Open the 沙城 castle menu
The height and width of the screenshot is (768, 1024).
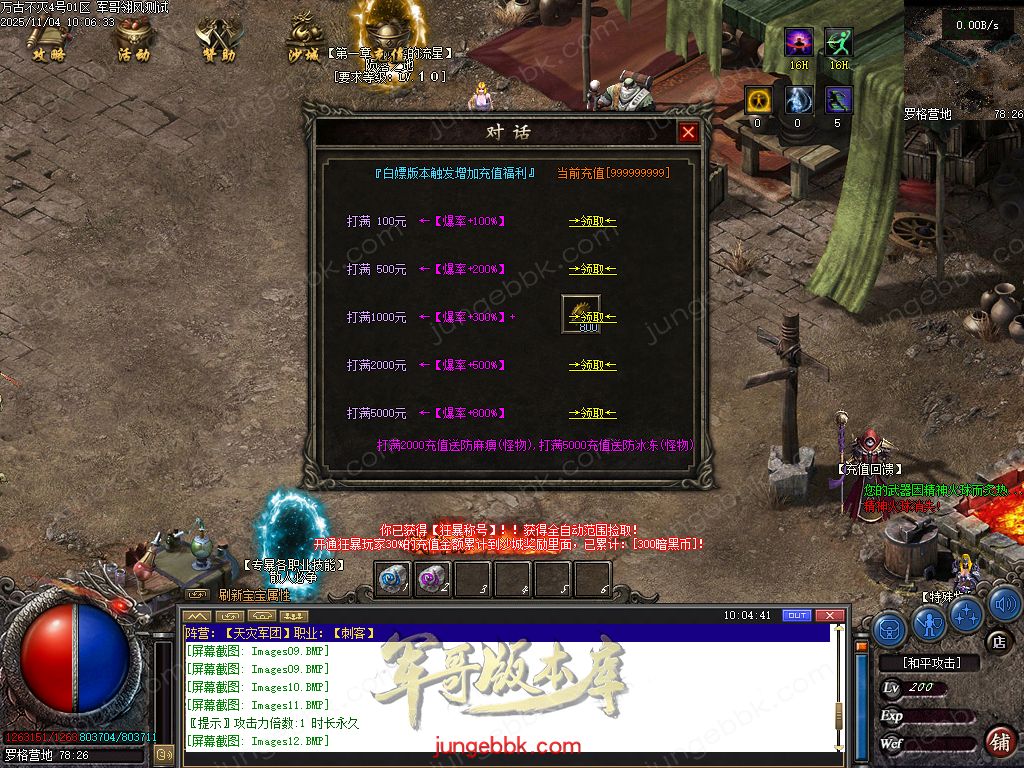coord(304,40)
